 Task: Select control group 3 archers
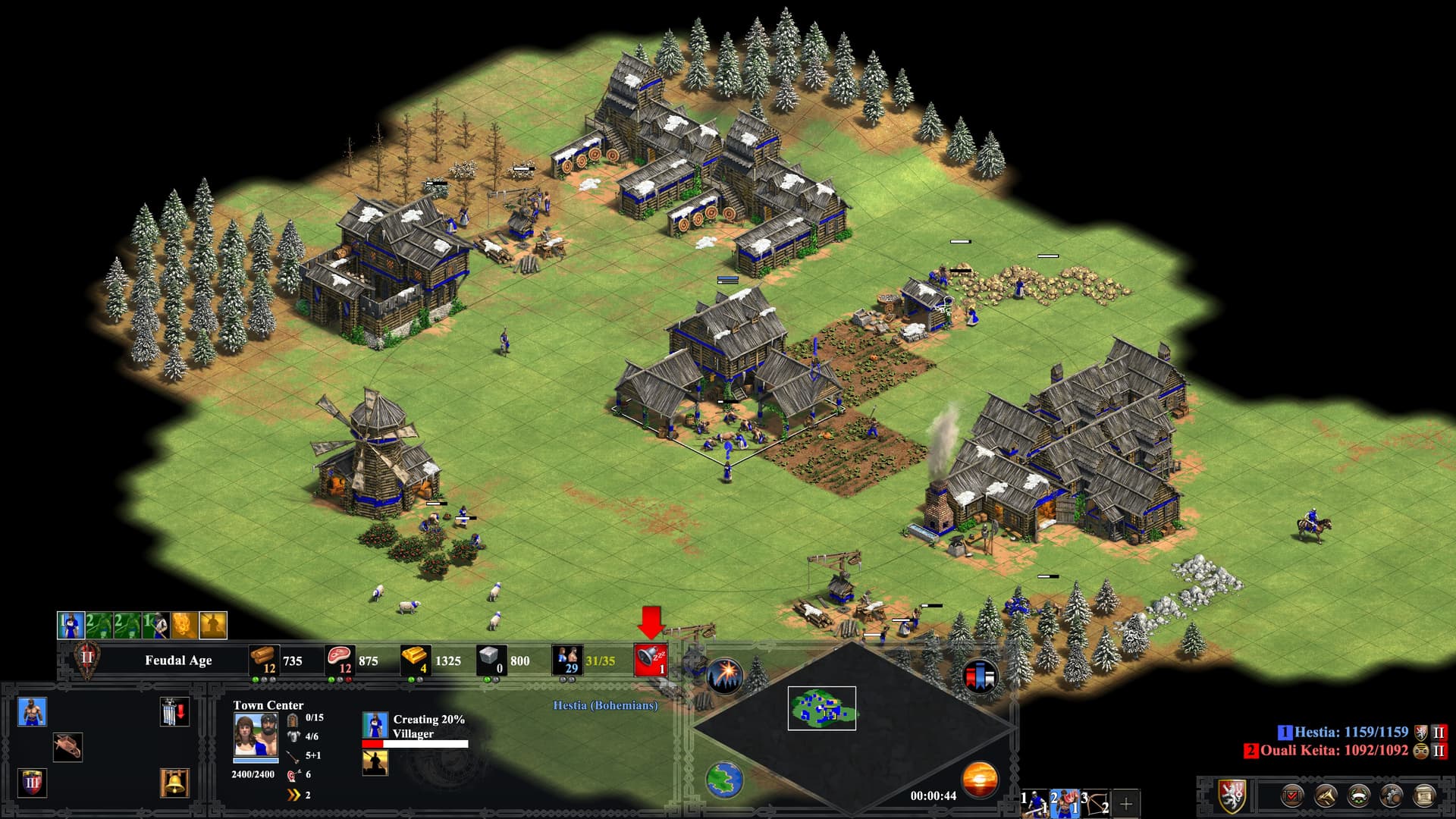point(1095,802)
